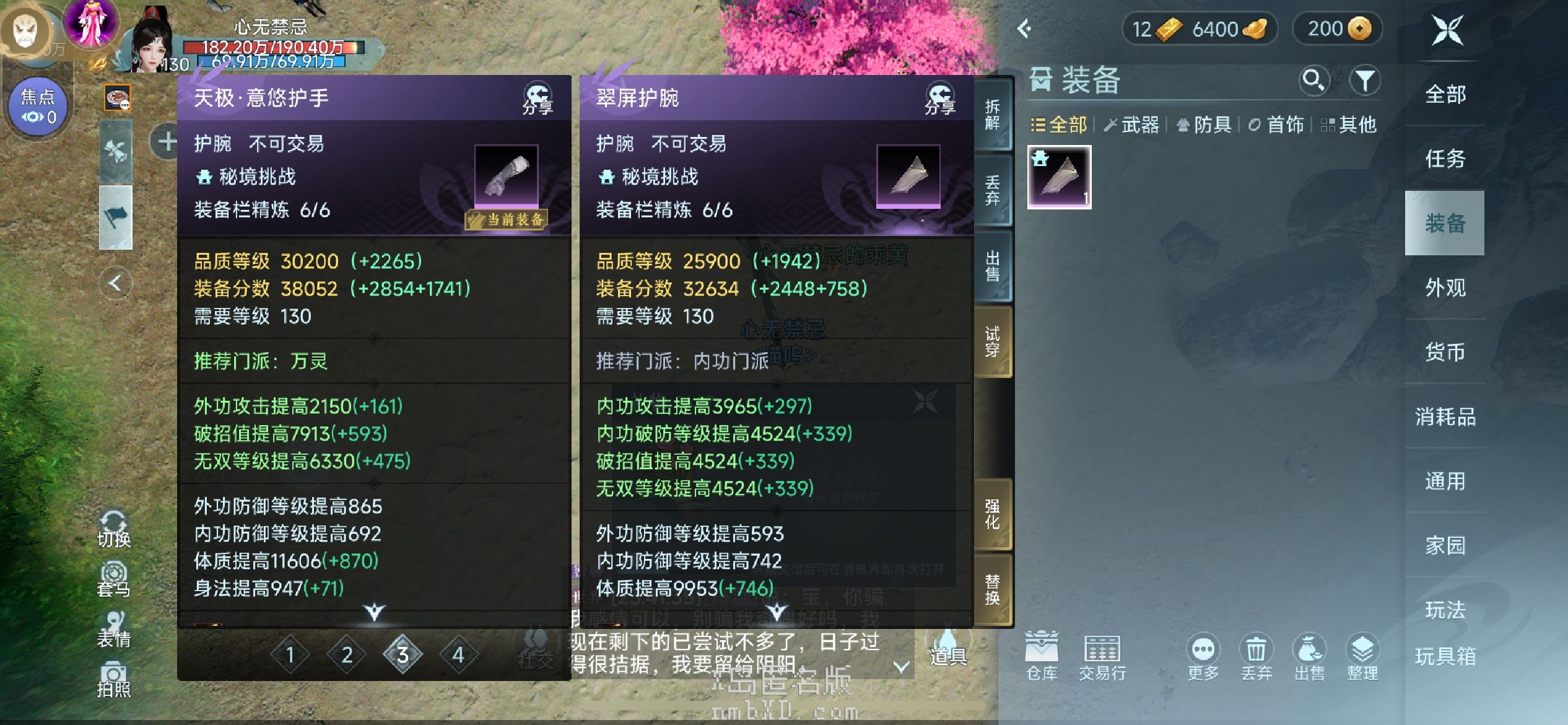Open the equipment search magnifier
The width and height of the screenshot is (1568, 725).
[1313, 81]
